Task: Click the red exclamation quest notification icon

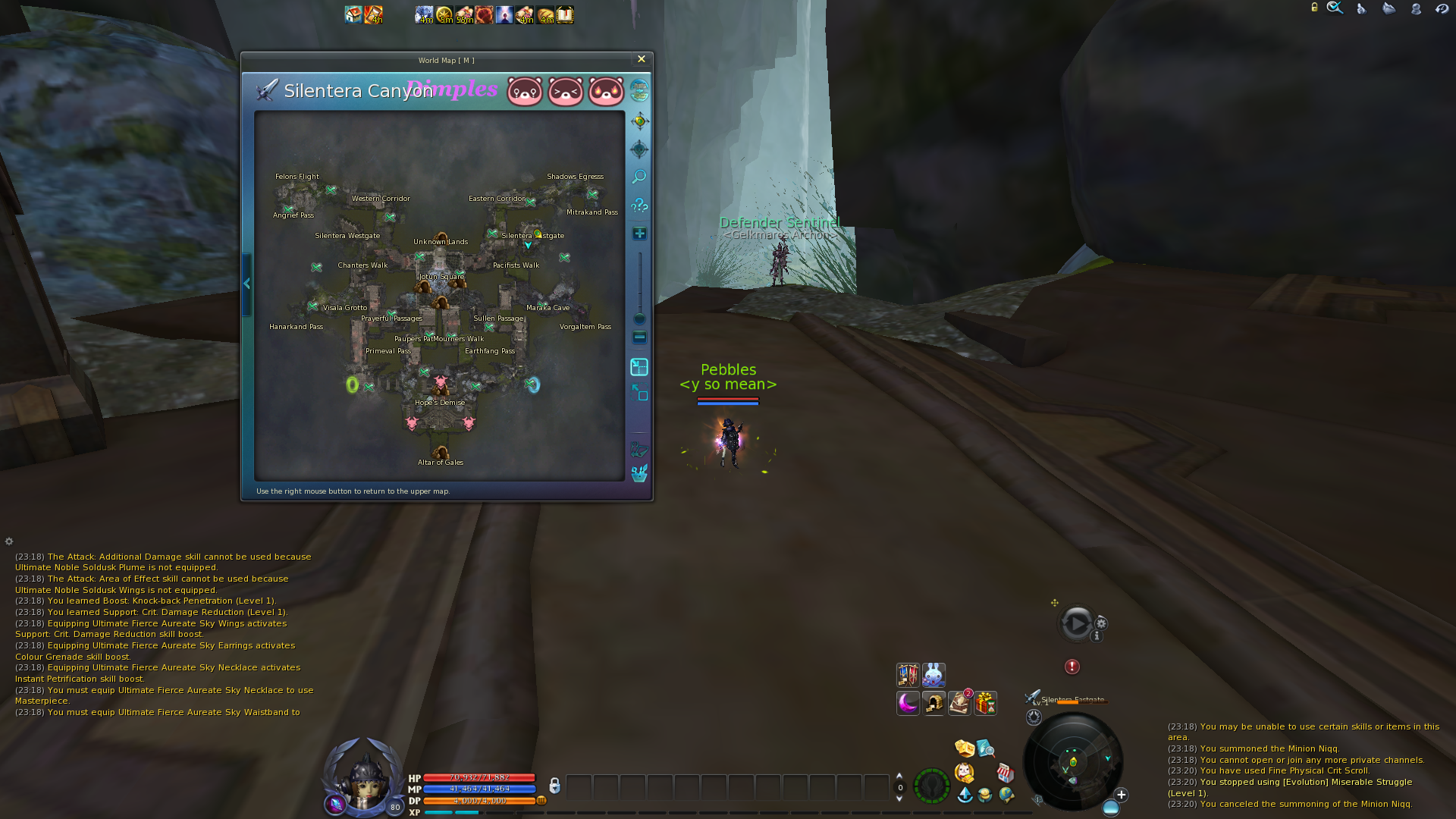Action: [x=1072, y=667]
